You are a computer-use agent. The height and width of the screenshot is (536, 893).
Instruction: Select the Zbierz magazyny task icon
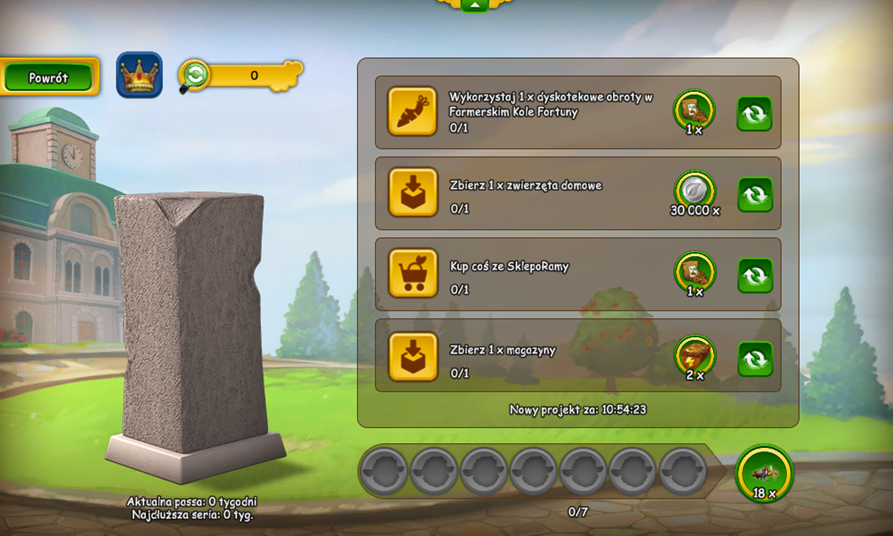click(413, 357)
